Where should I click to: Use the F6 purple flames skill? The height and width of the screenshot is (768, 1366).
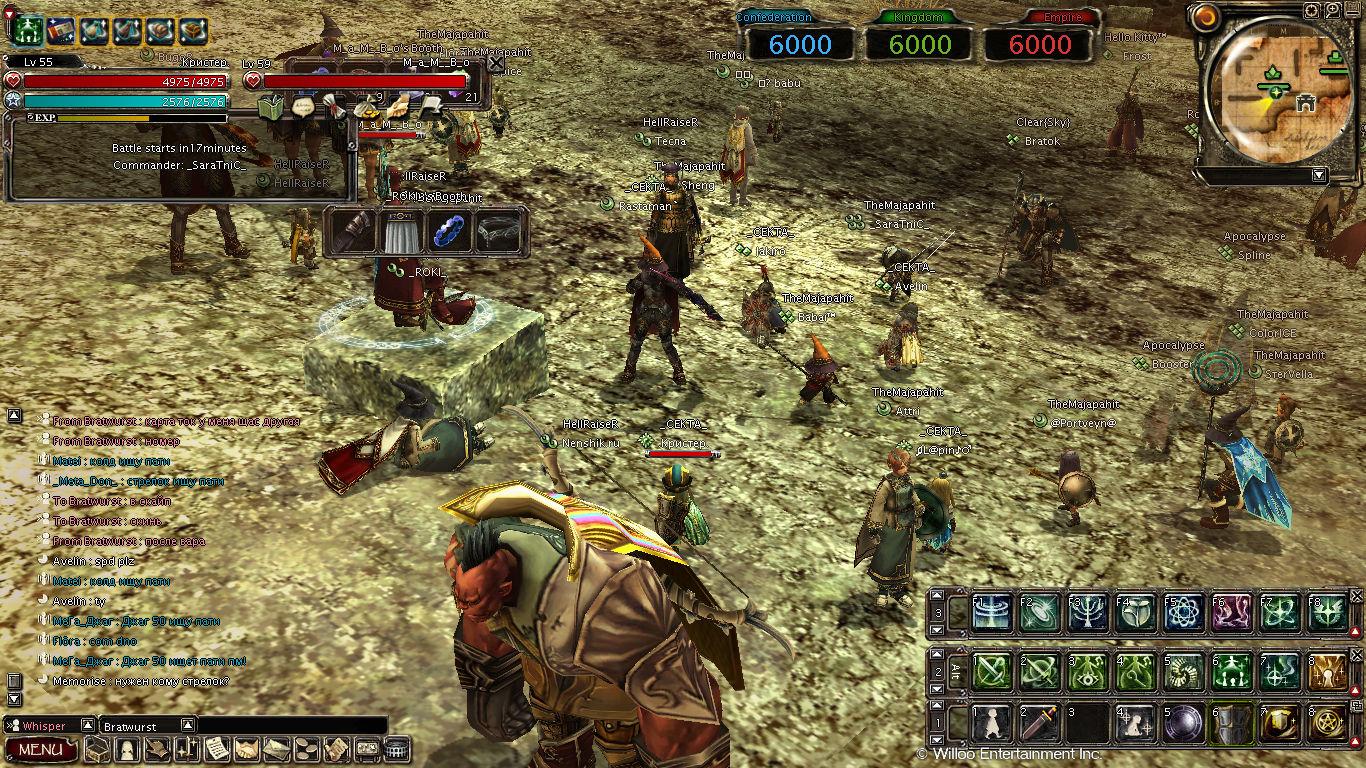point(1232,613)
